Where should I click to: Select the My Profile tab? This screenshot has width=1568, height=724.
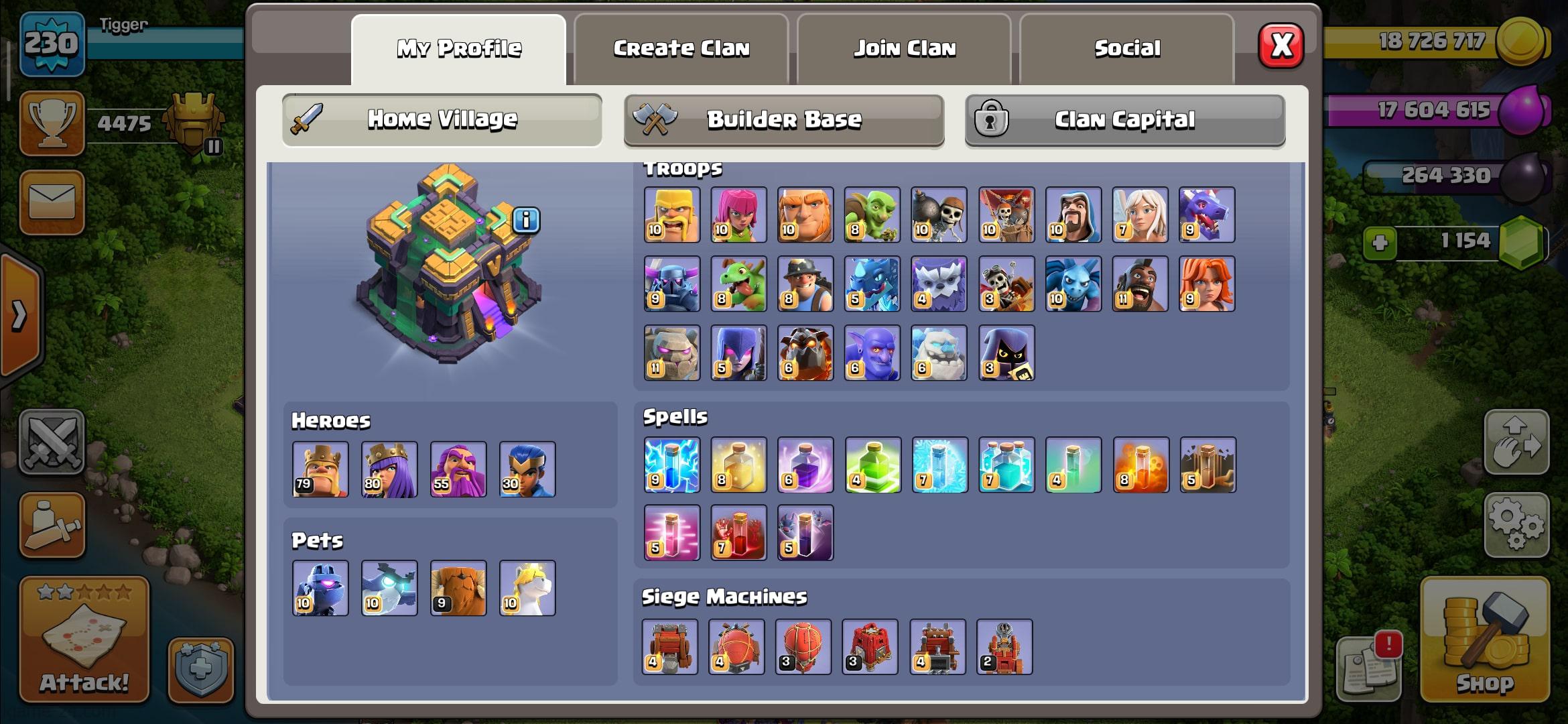[458, 49]
